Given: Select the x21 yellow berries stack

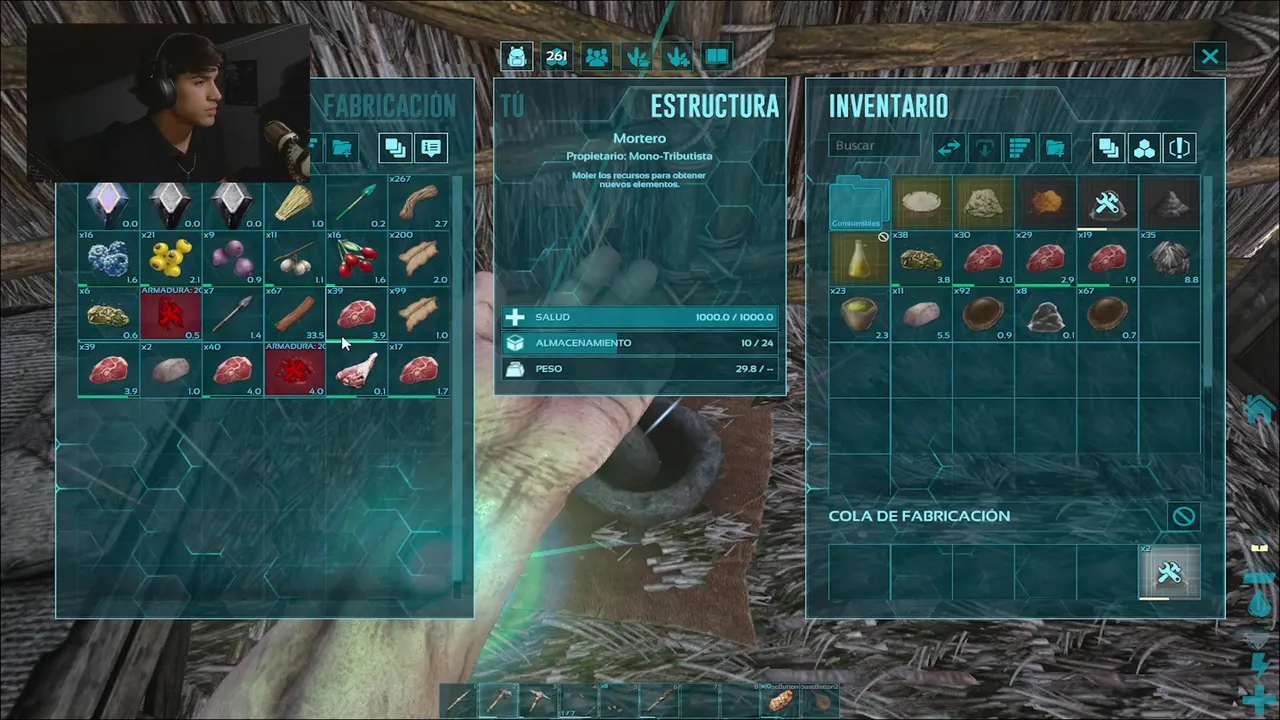Looking at the screenshot, I should pyautogui.click(x=171, y=258).
